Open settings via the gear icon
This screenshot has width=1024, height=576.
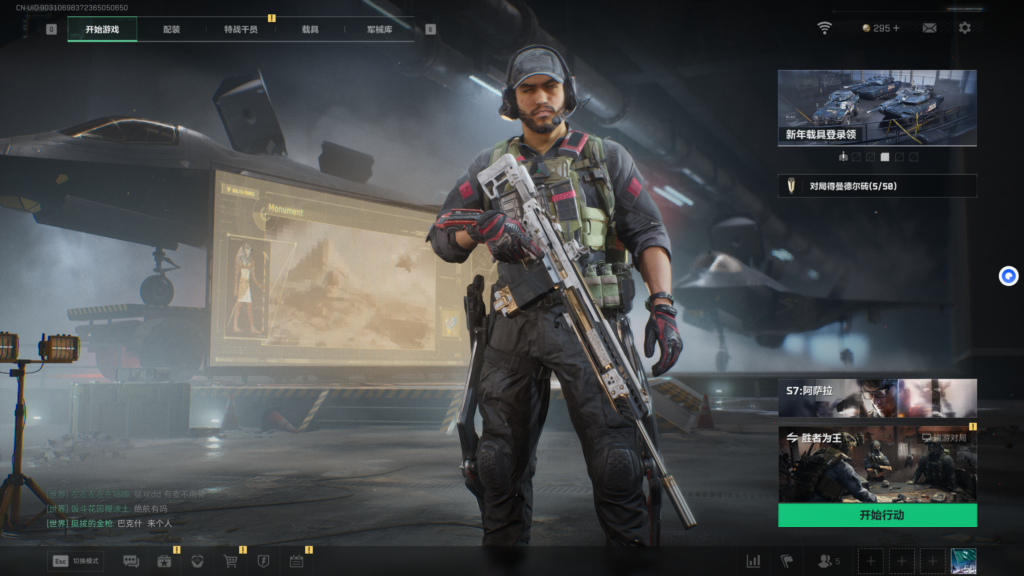click(x=965, y=28)
